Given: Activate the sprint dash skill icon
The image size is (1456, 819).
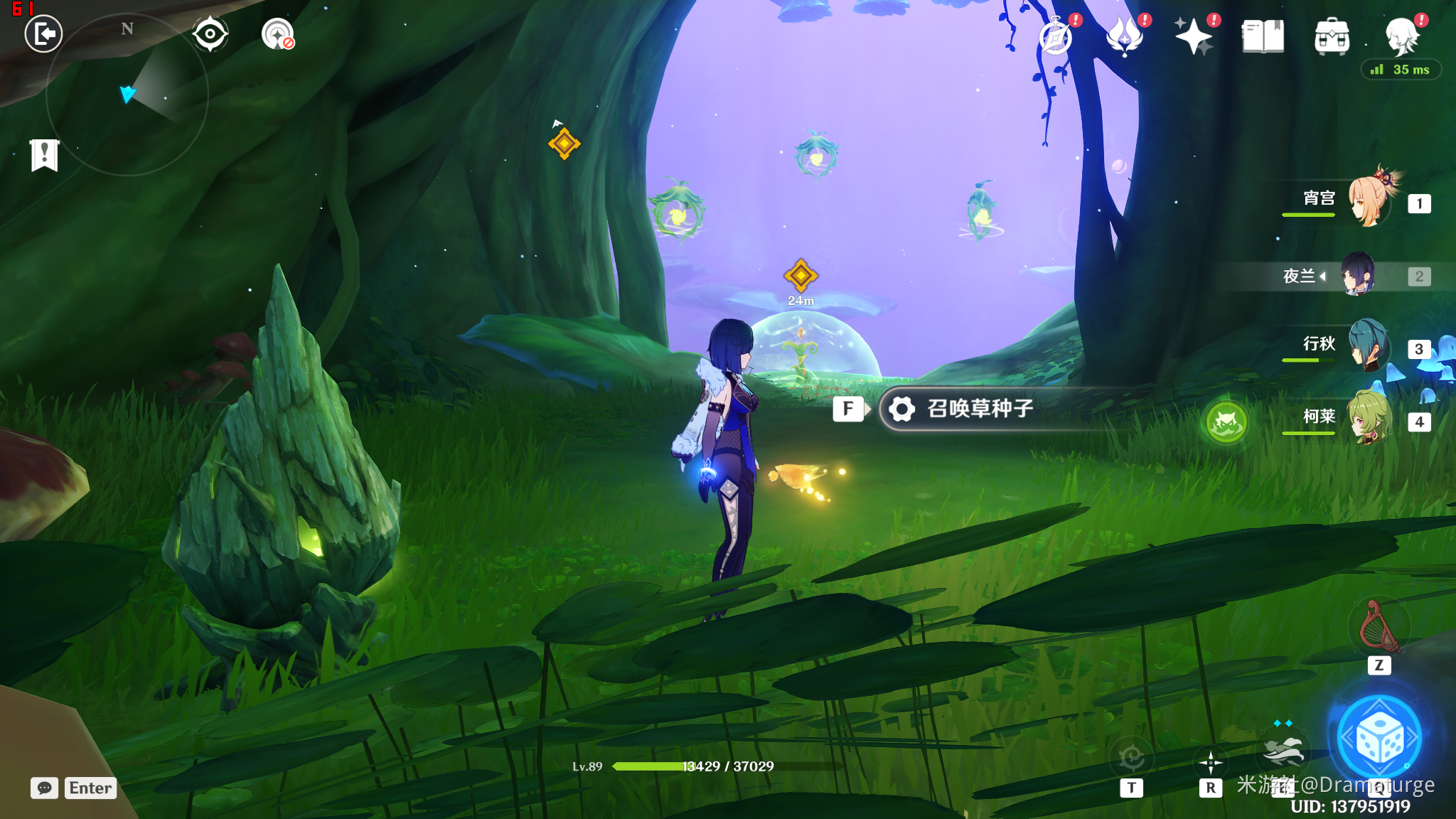Looking at the screenshot, I should click(x=1283, y=750).
